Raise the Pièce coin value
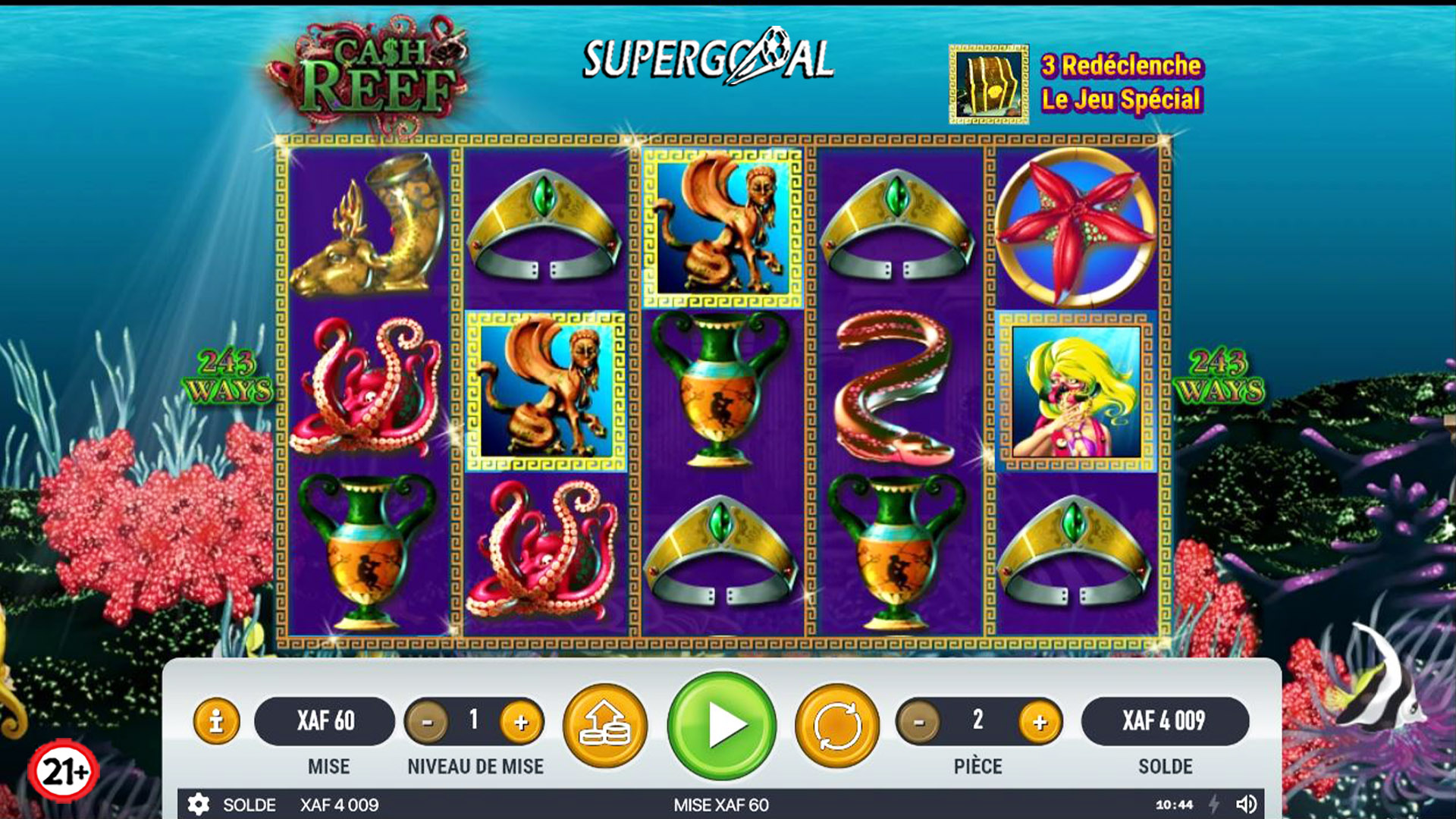This screenshot has width=1456, height=819. tap(1040, 722)
